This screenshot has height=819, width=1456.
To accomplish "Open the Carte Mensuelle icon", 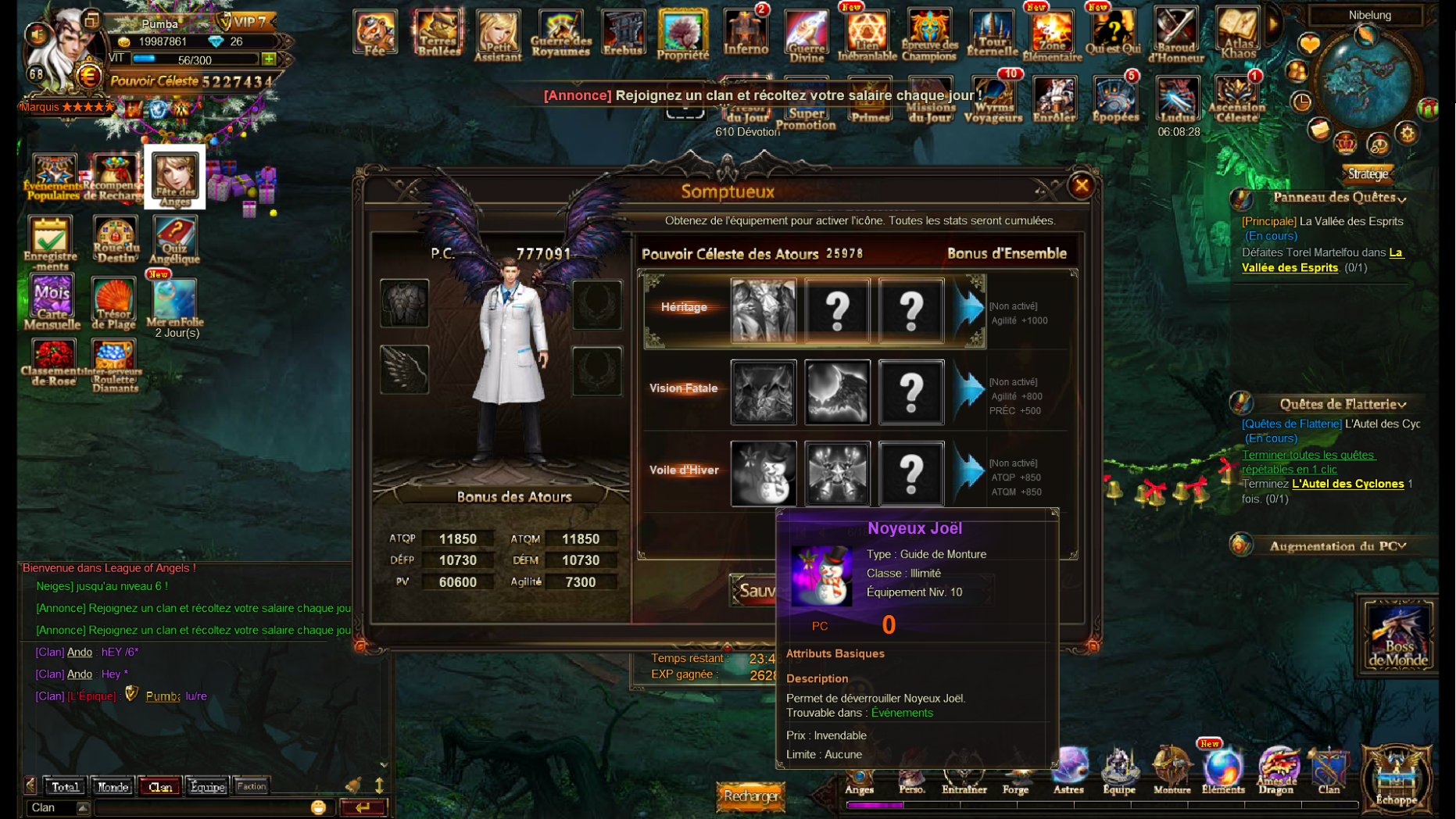I will click(x=52, y=302).
